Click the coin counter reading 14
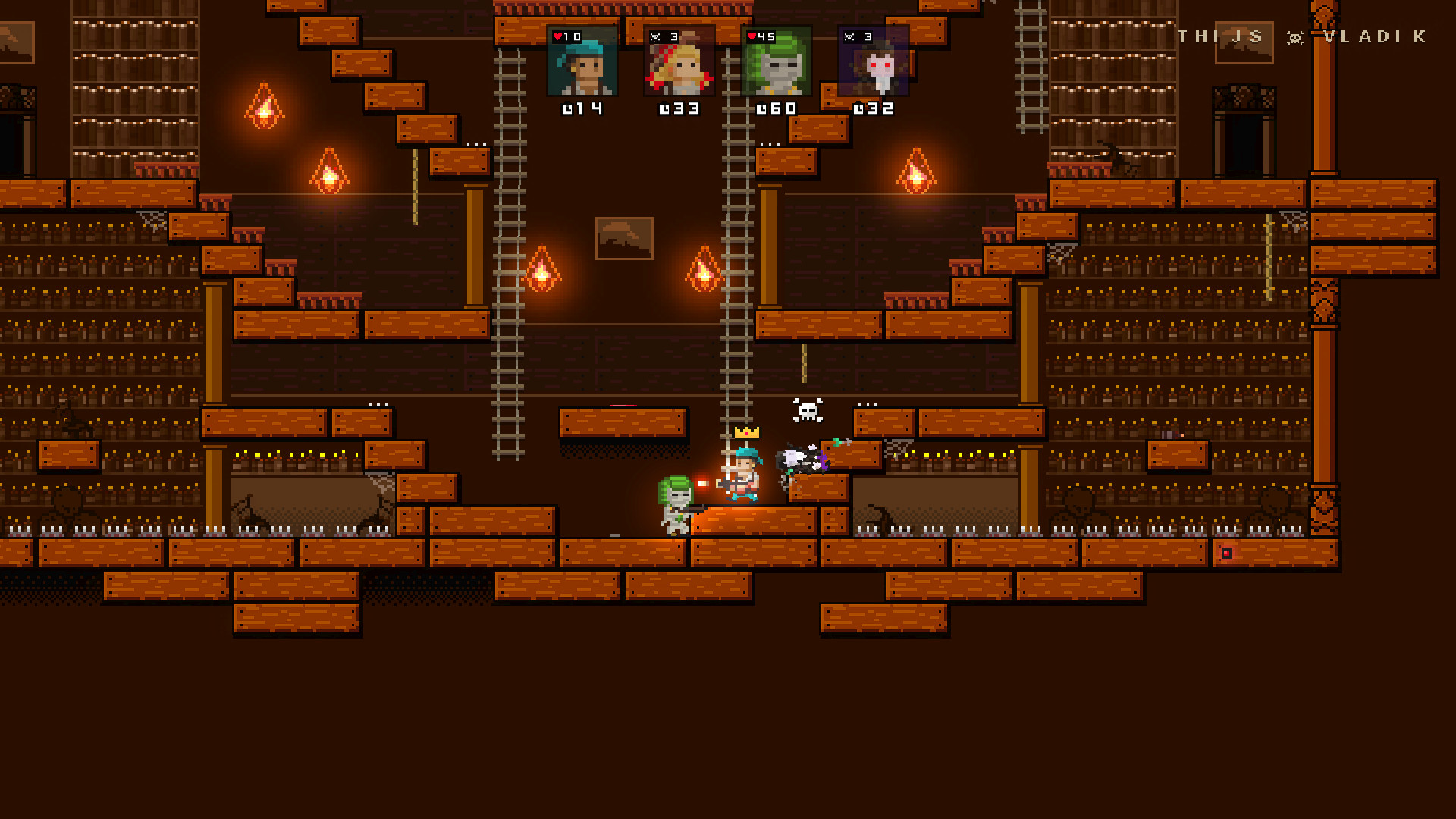The image size is (1456, 819). coord(580,108)
